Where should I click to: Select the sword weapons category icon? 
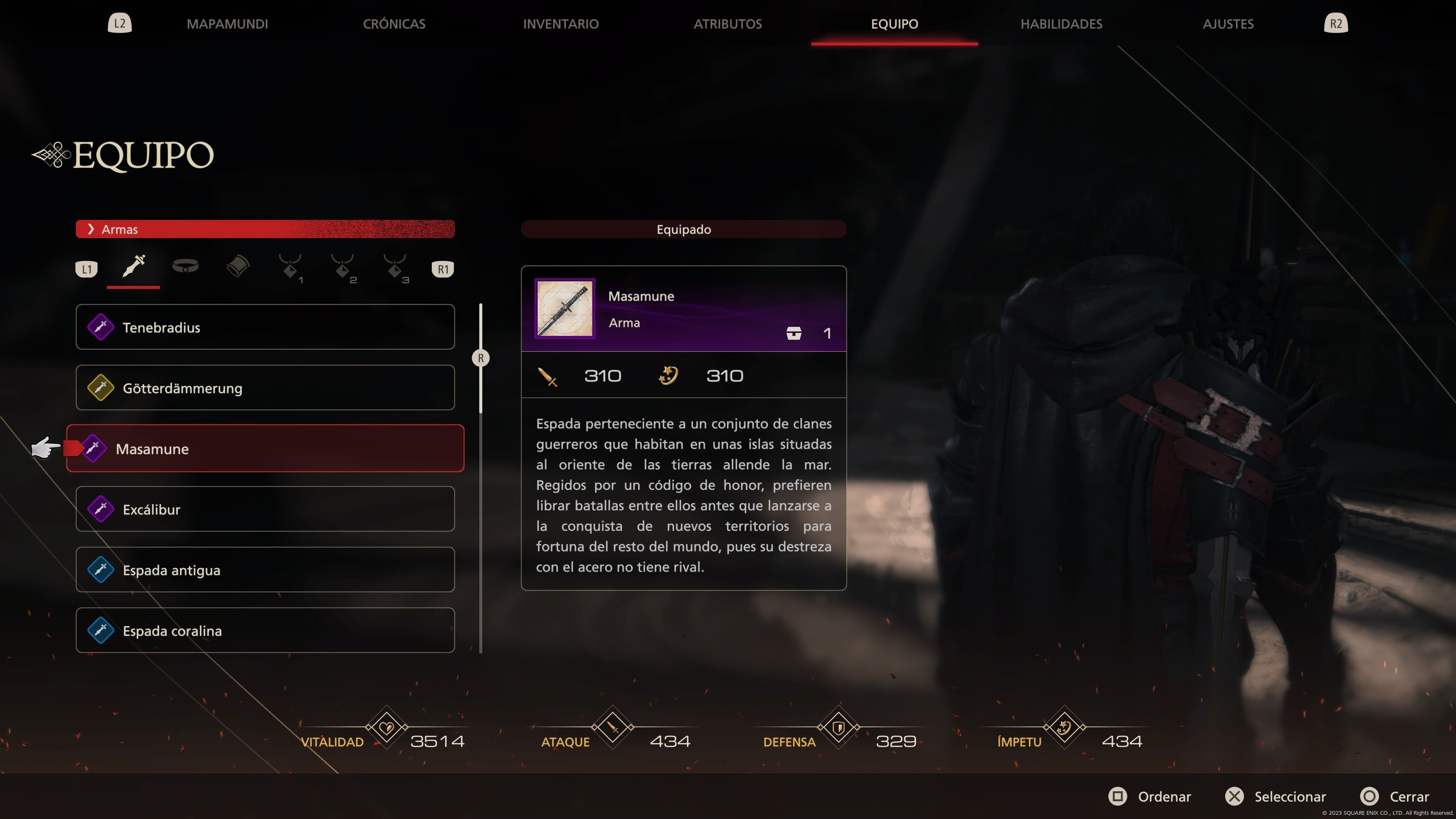[133, 266]
